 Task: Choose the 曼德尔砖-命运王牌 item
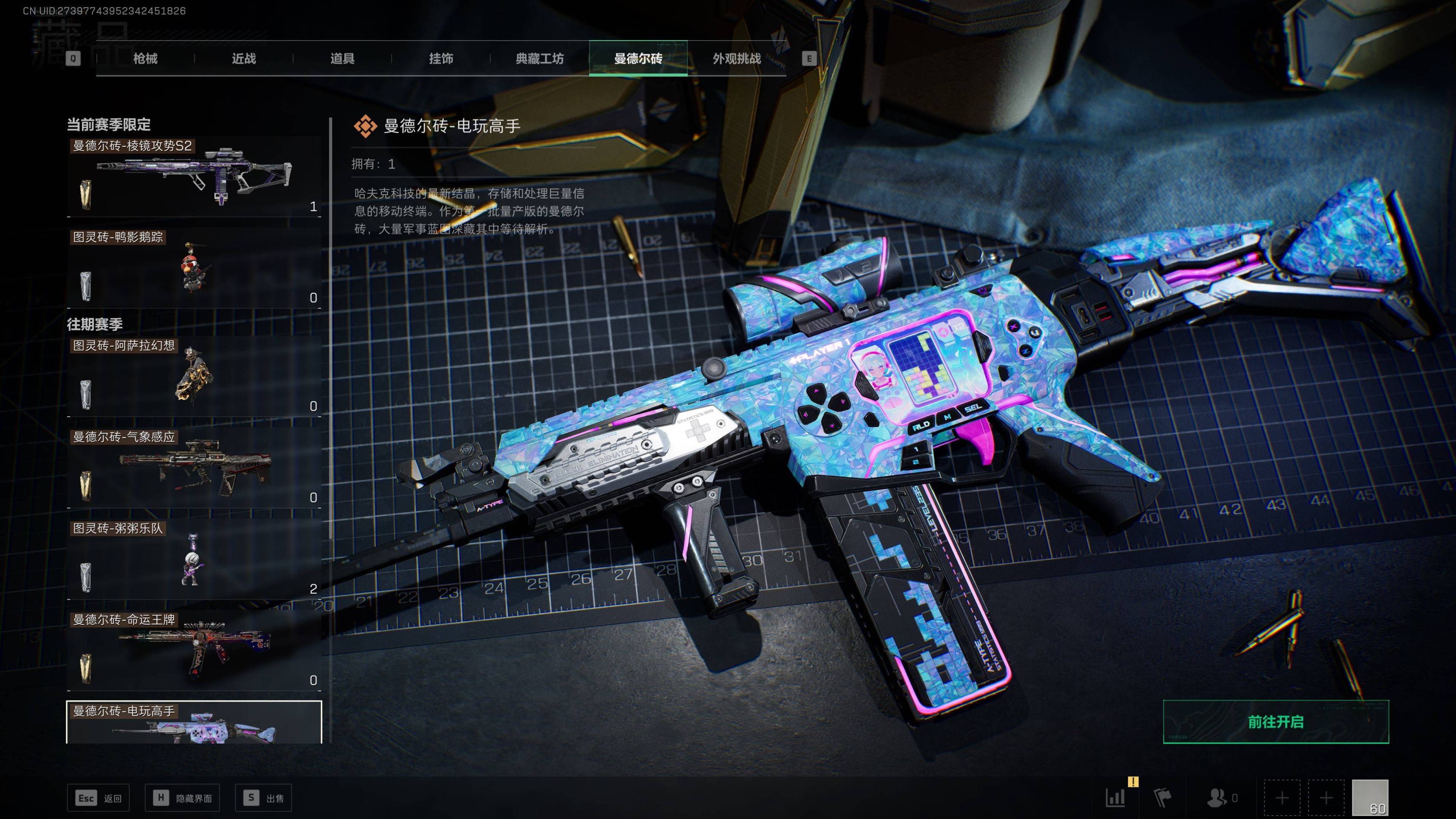194,651
